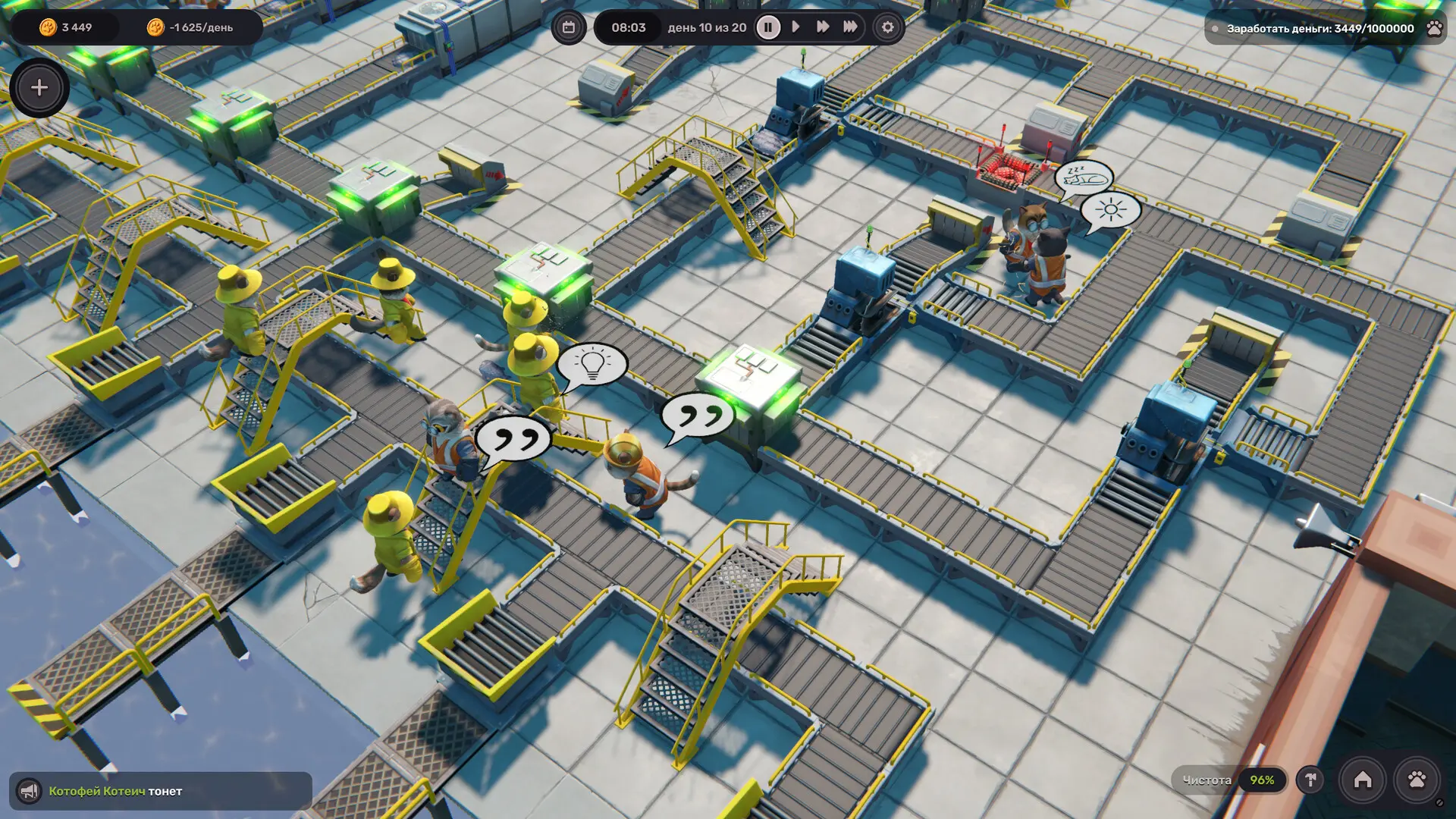Resume at normal speed with single arrow
Image resolution: width=1456 pixels, height=819 pixels.
(x=795, y=27)
